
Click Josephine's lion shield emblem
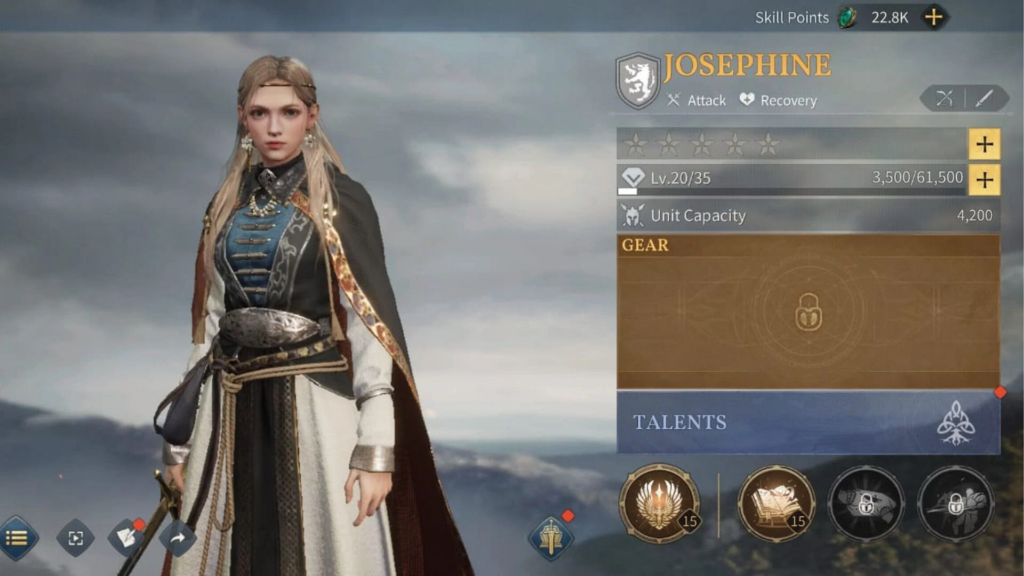(x=637, y=80)
